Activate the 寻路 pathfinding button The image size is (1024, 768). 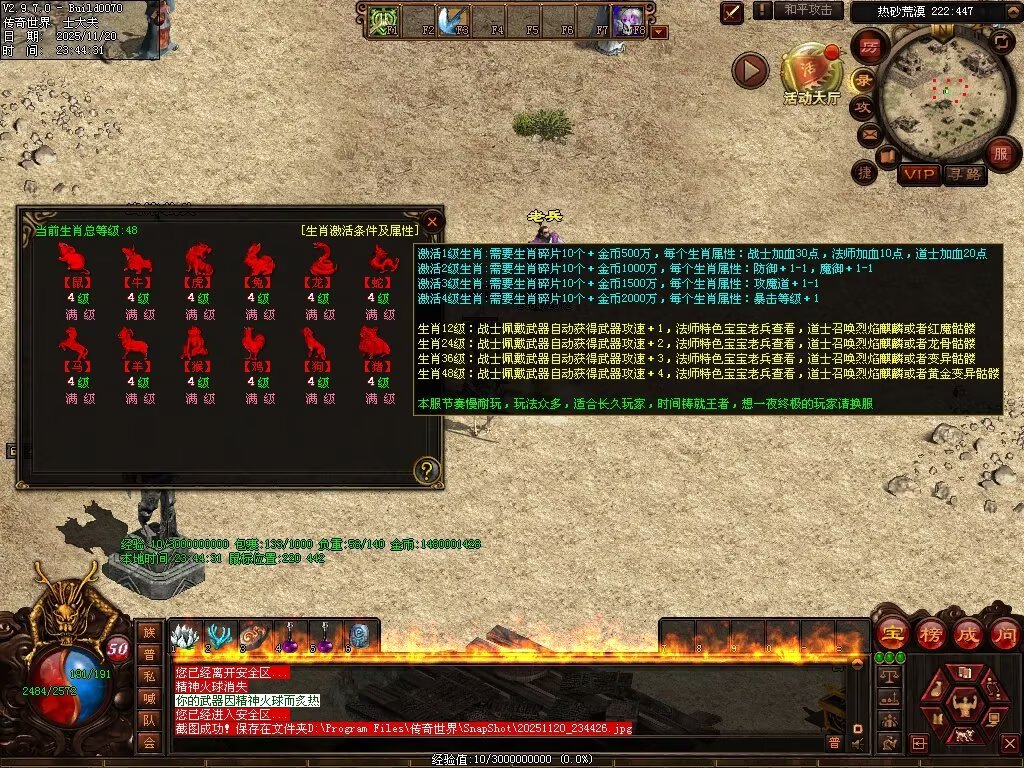(x=965, y=174)
